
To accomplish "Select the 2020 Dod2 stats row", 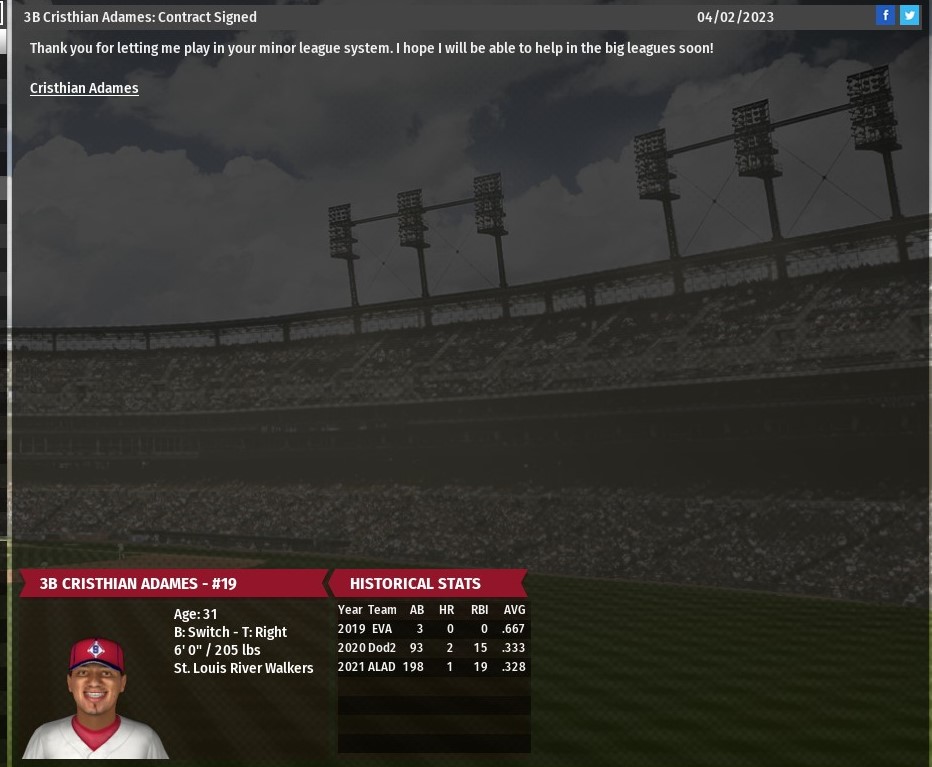I will click(x=432, y=648).
